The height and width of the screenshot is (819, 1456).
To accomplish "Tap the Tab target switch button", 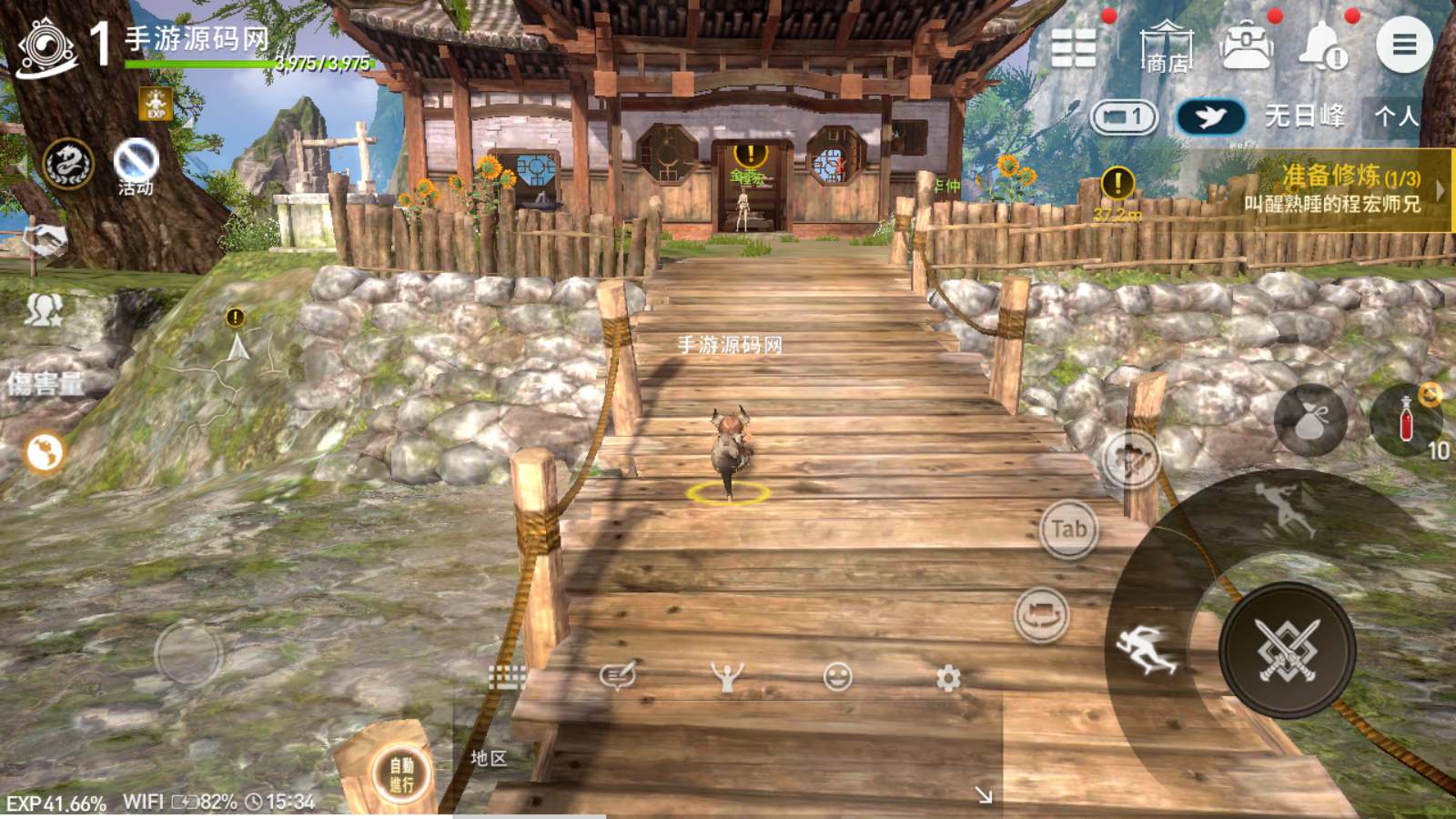I will pyautogui.click(x=1068, y=529).
